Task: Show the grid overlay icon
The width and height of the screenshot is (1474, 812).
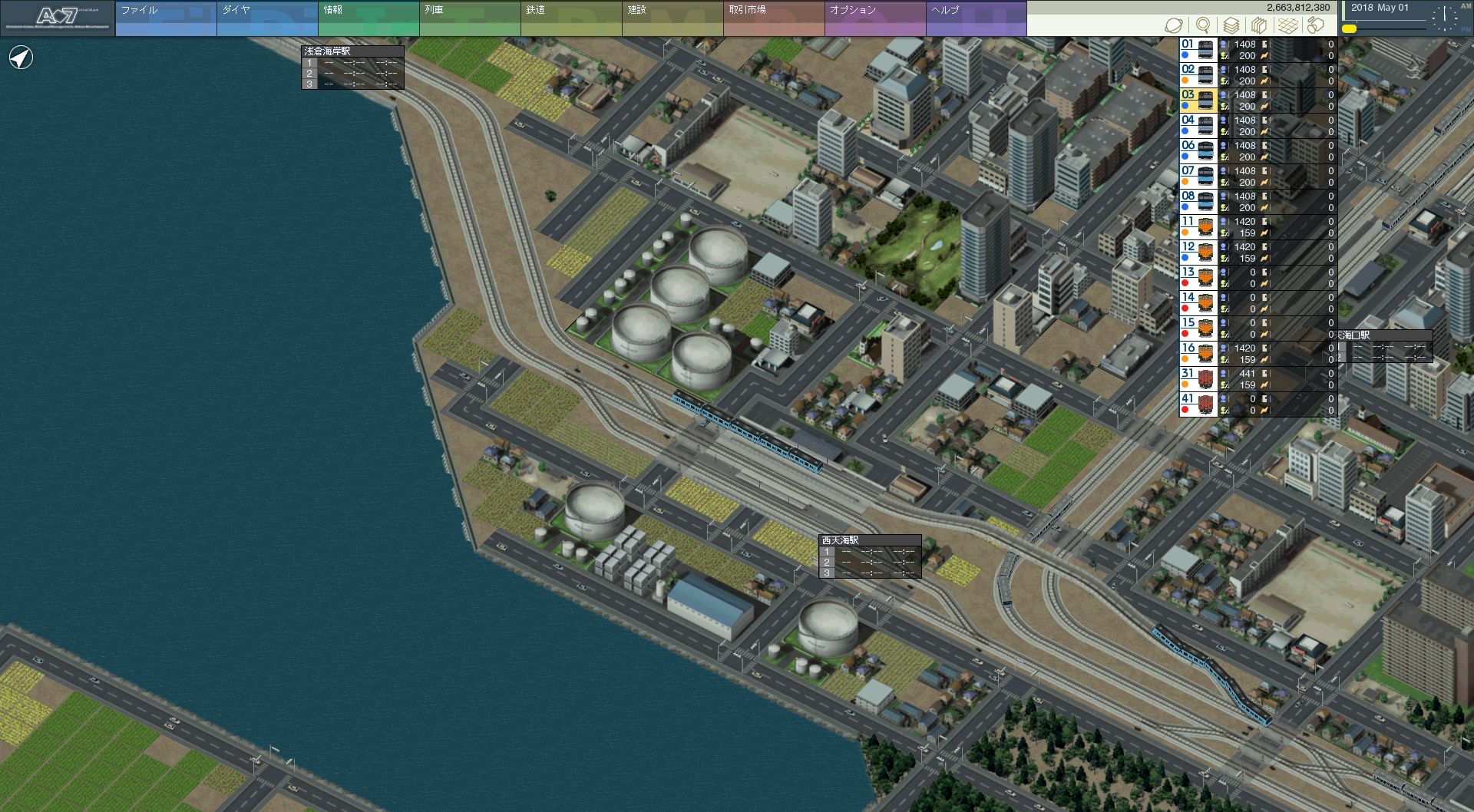Action: tap(1287, 25)
